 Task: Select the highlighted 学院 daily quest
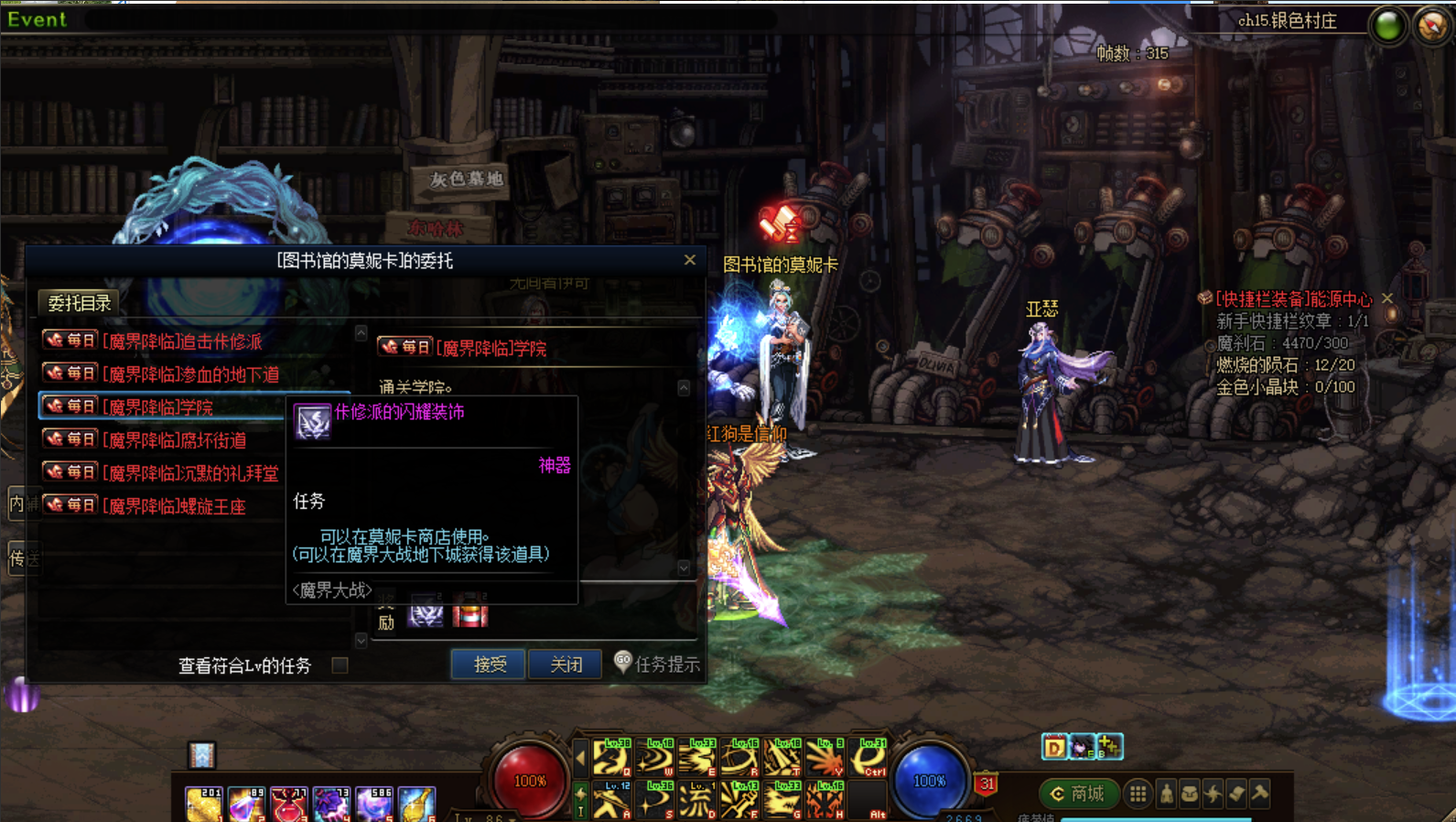point(160,407)
